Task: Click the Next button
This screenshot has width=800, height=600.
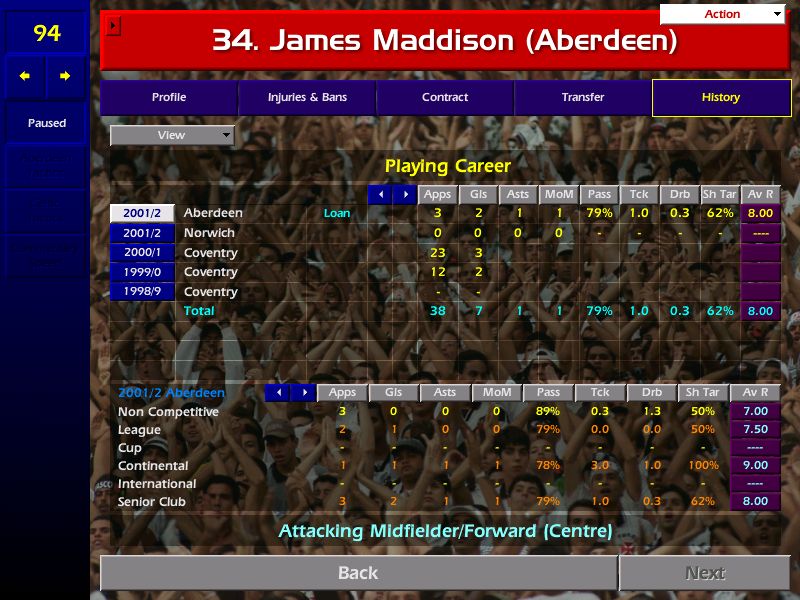Action: (705, 573)
